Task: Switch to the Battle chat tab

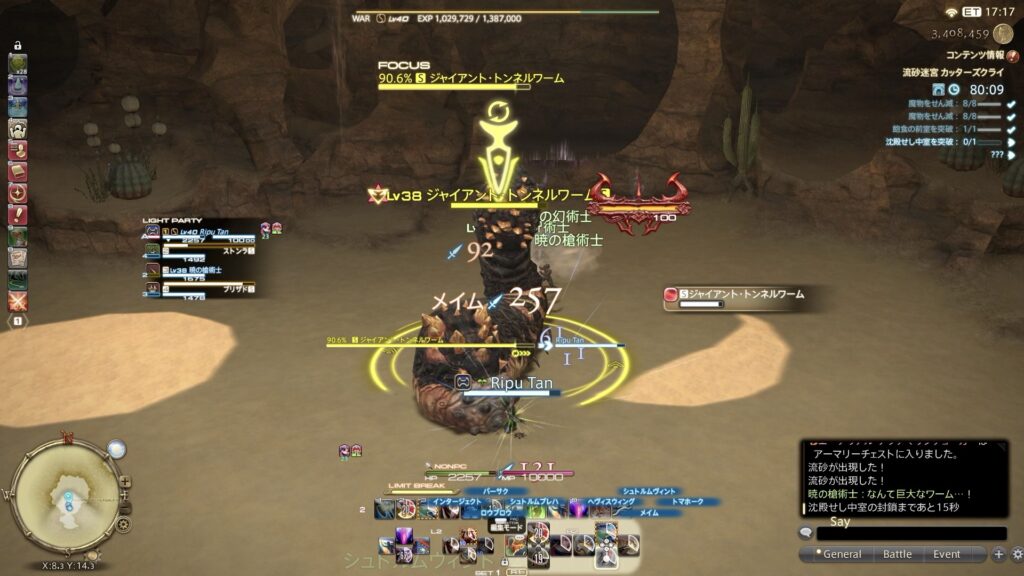Action: pos(897,554)
